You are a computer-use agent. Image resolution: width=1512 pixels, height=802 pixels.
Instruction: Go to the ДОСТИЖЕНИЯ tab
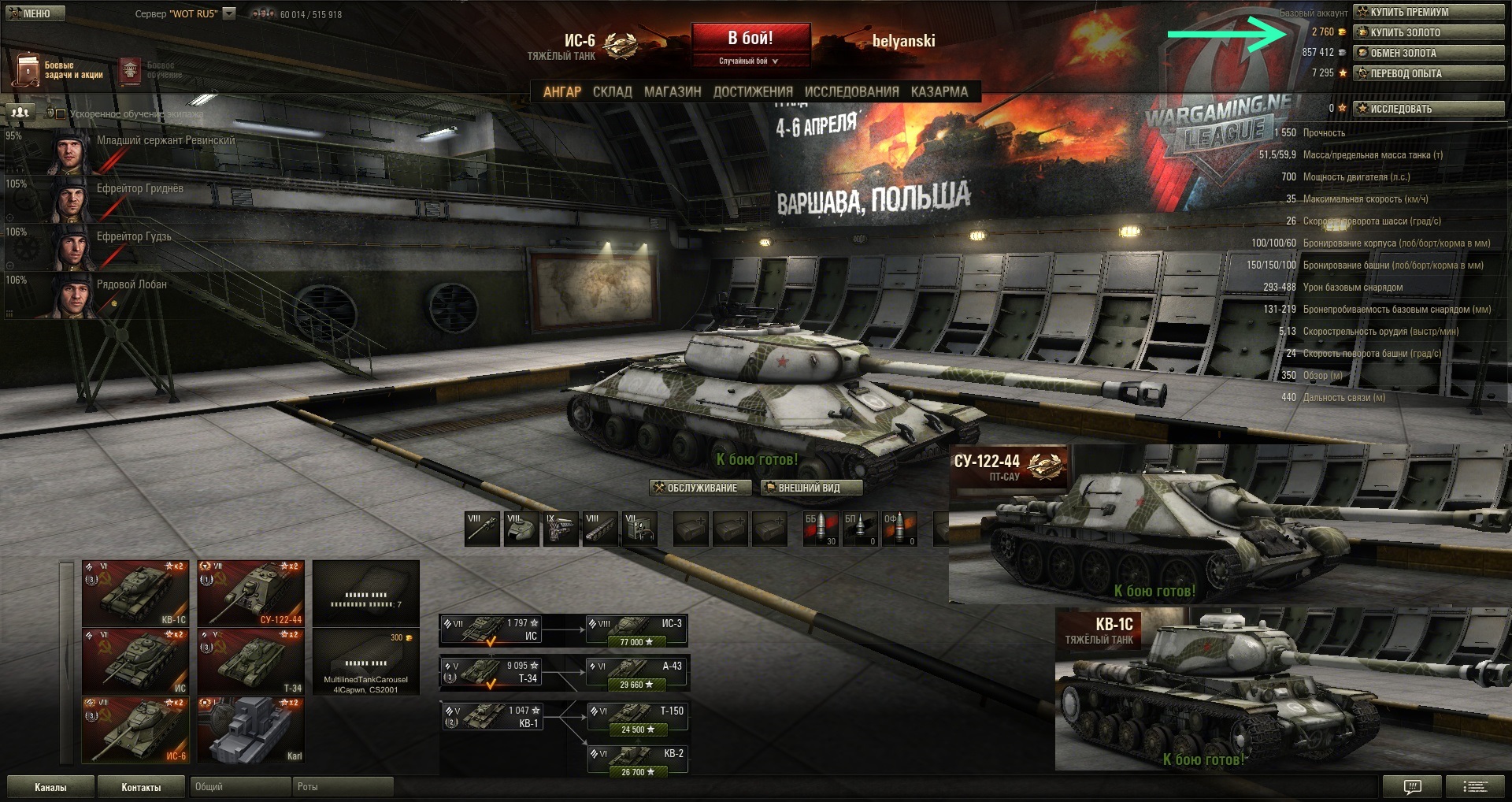[753, 92]
